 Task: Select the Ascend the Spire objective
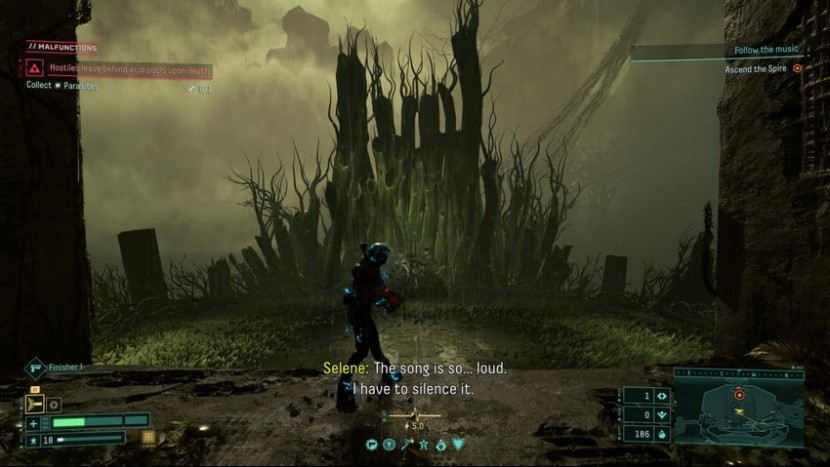click(x=760, y=69)
